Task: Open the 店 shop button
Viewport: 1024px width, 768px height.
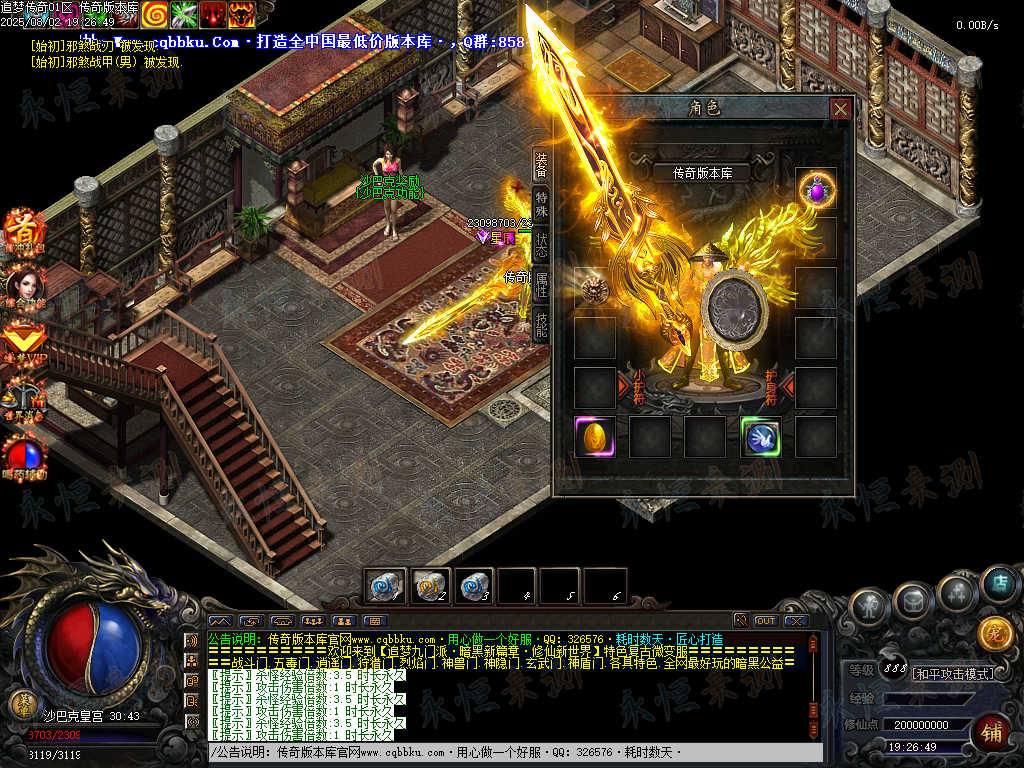Action: tap(997, 583)
